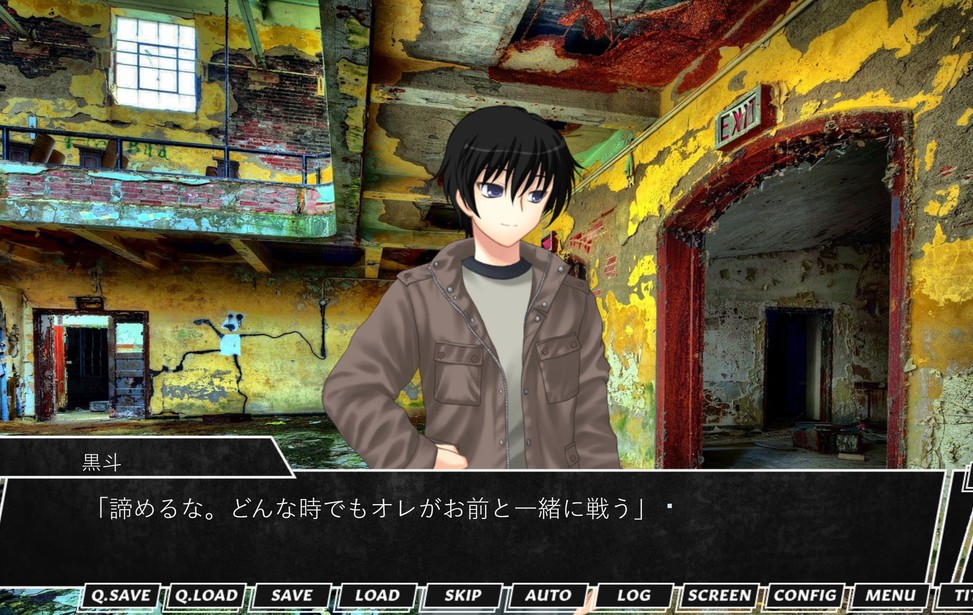Quick load with the Q.LOAD button
973x615 pixels.
click(206, 596)
